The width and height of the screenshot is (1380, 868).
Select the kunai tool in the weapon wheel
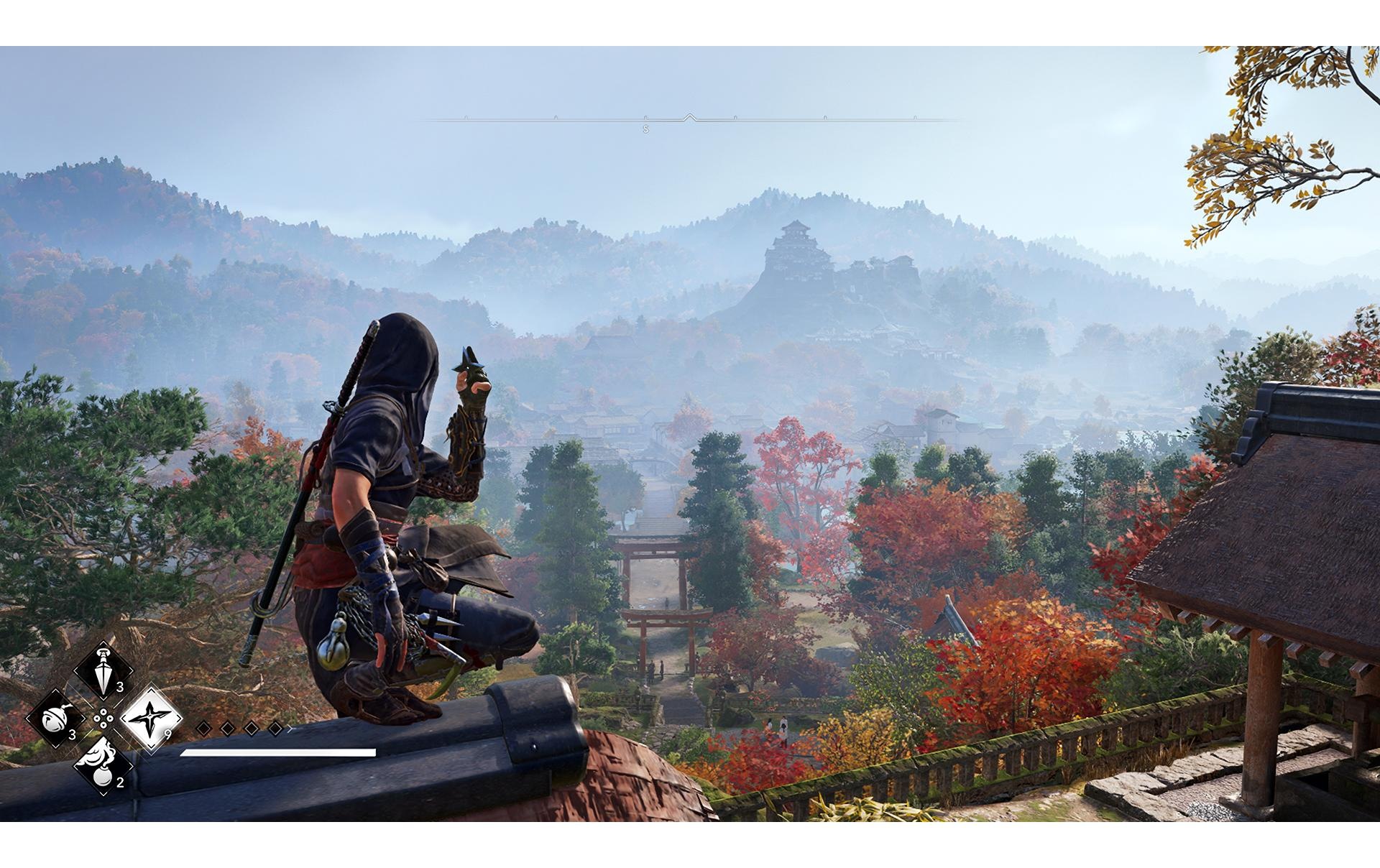point(103,668)
